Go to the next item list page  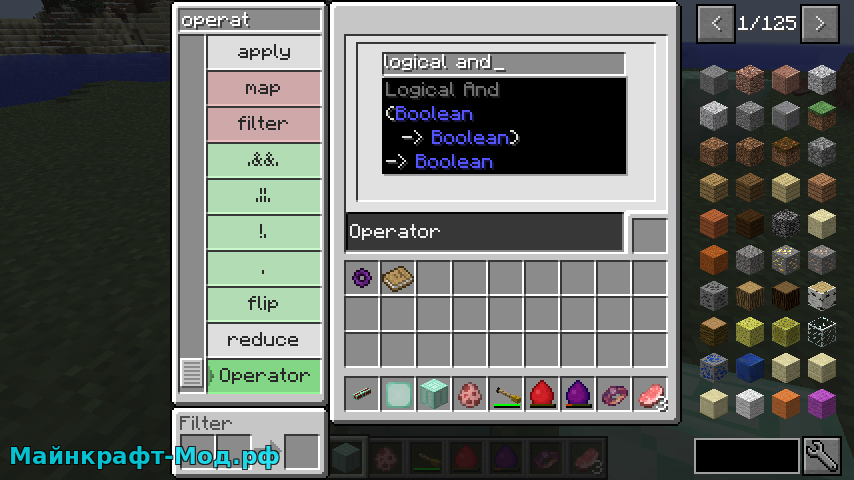(820, 23)
